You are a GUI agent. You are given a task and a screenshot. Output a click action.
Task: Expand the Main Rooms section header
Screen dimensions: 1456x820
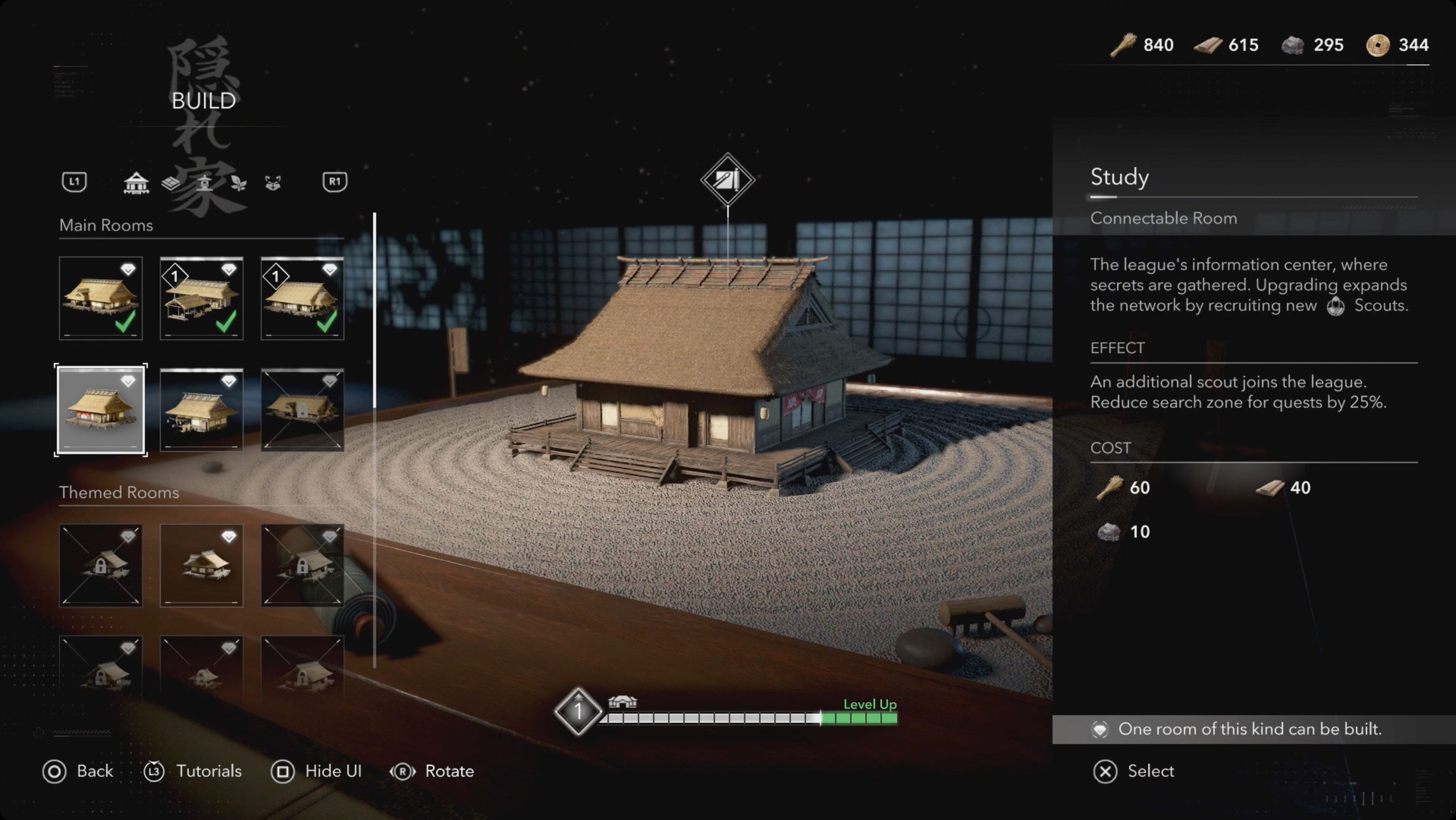tap(106, 225)
